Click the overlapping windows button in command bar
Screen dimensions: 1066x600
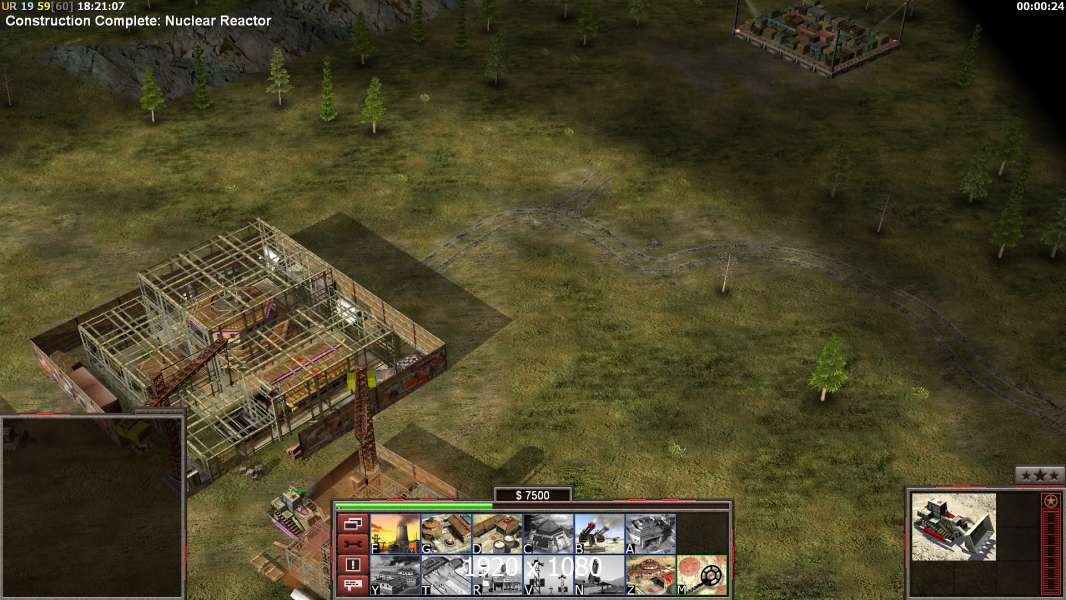tap(352, 524)
